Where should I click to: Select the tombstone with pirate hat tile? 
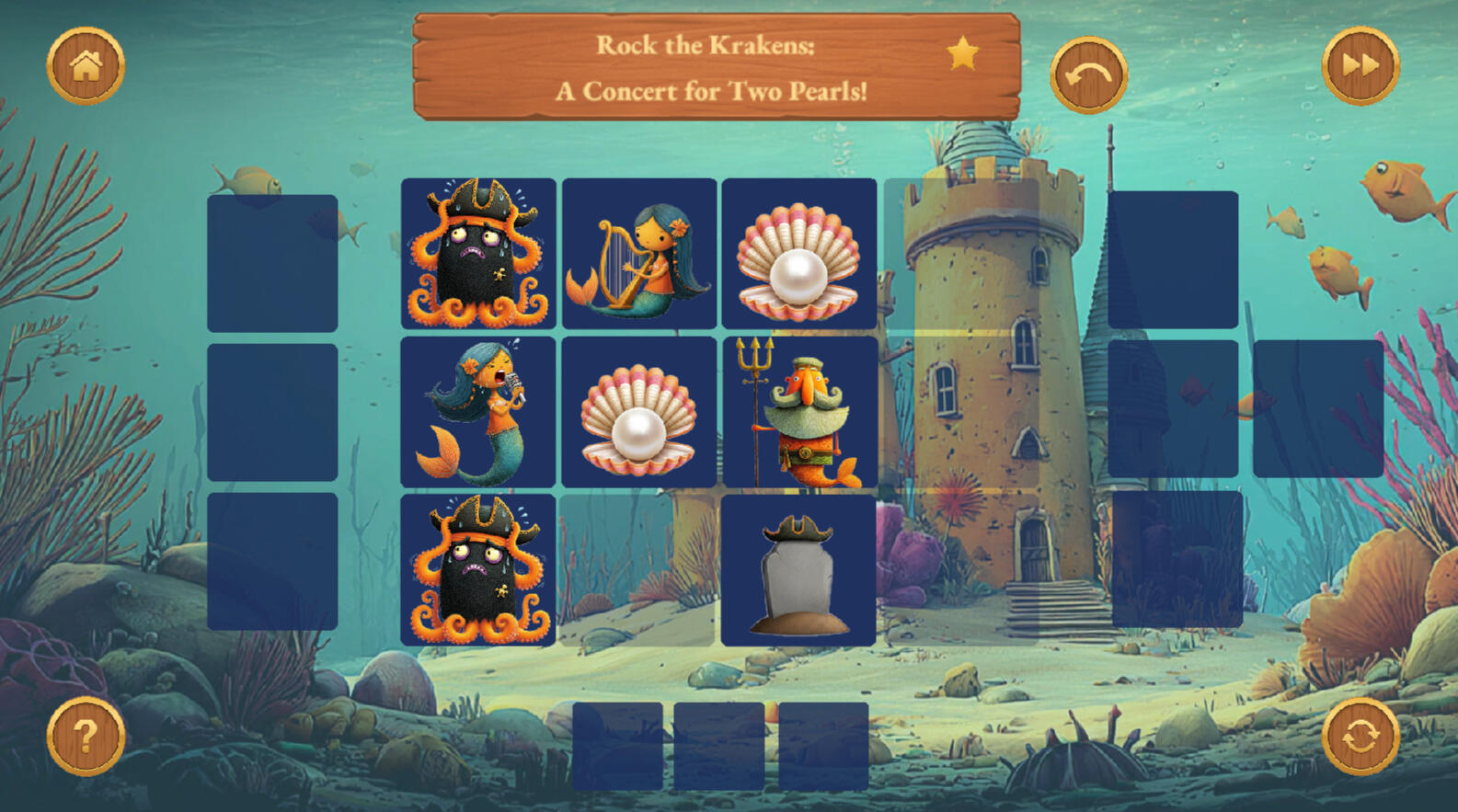coord(798,570)
